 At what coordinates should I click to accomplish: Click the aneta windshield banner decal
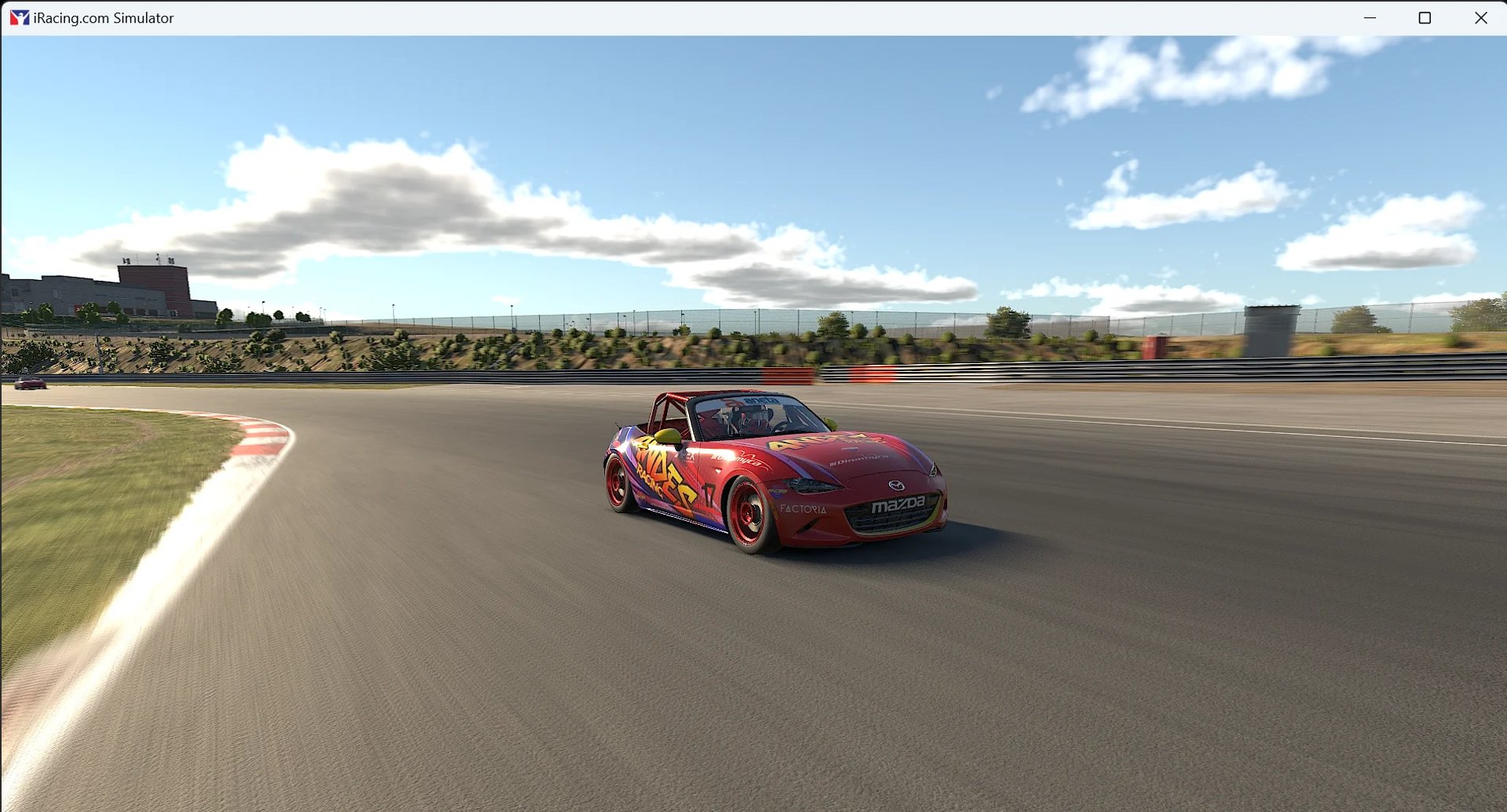[x=760, y=401]
